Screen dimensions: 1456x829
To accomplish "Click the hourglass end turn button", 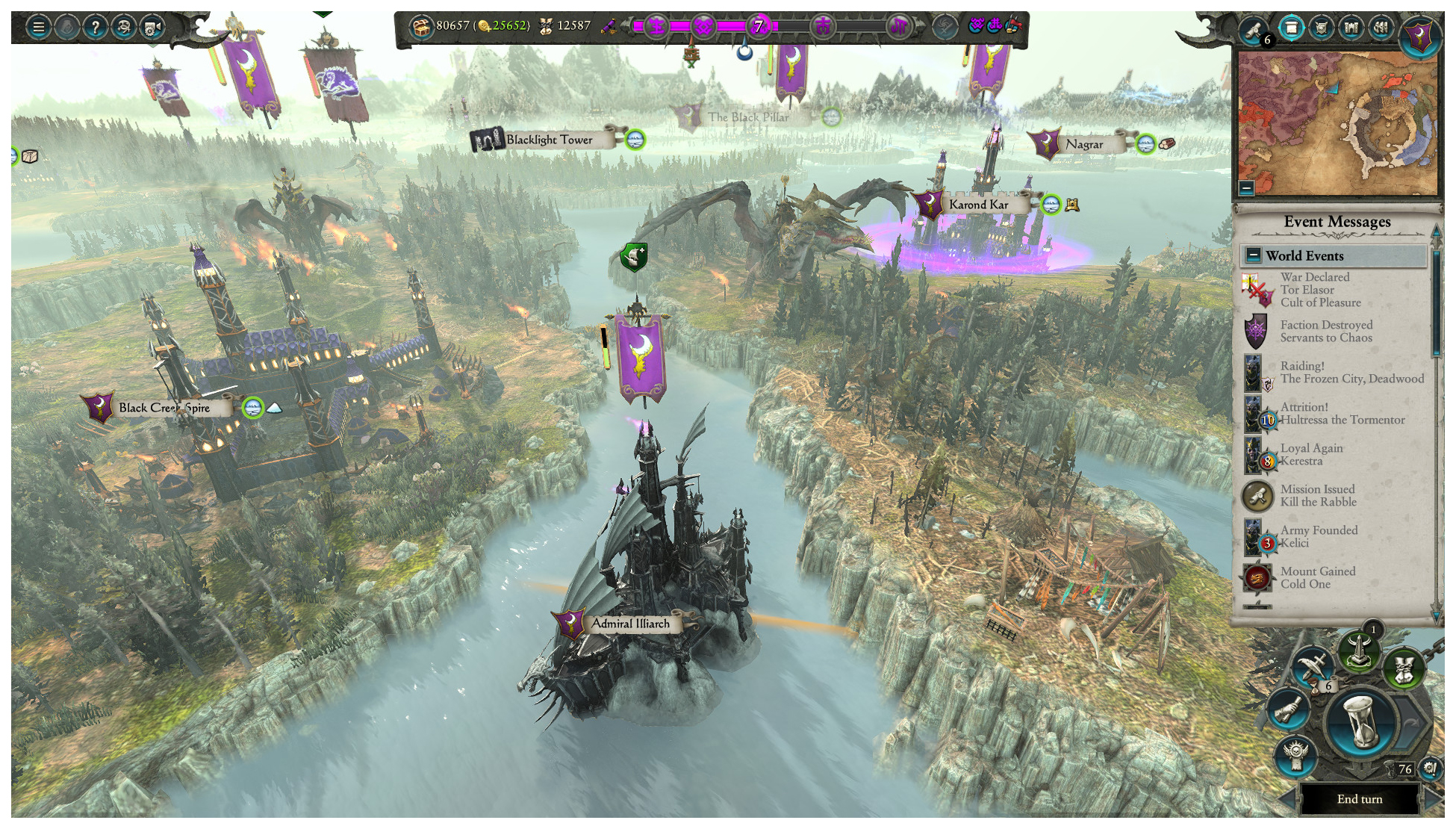I will 1363,721.
